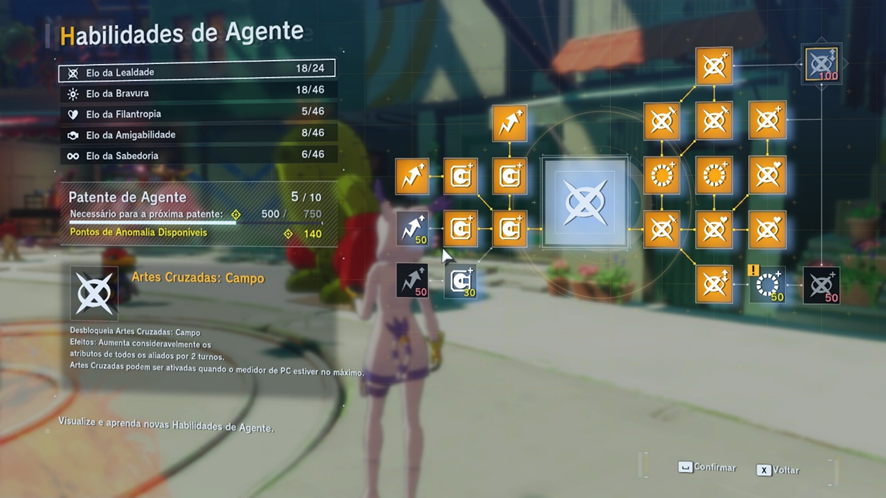Select the black arrow node with red 50
The height and width of the screenshot is (498, 886).
click(x=412, y=281)
